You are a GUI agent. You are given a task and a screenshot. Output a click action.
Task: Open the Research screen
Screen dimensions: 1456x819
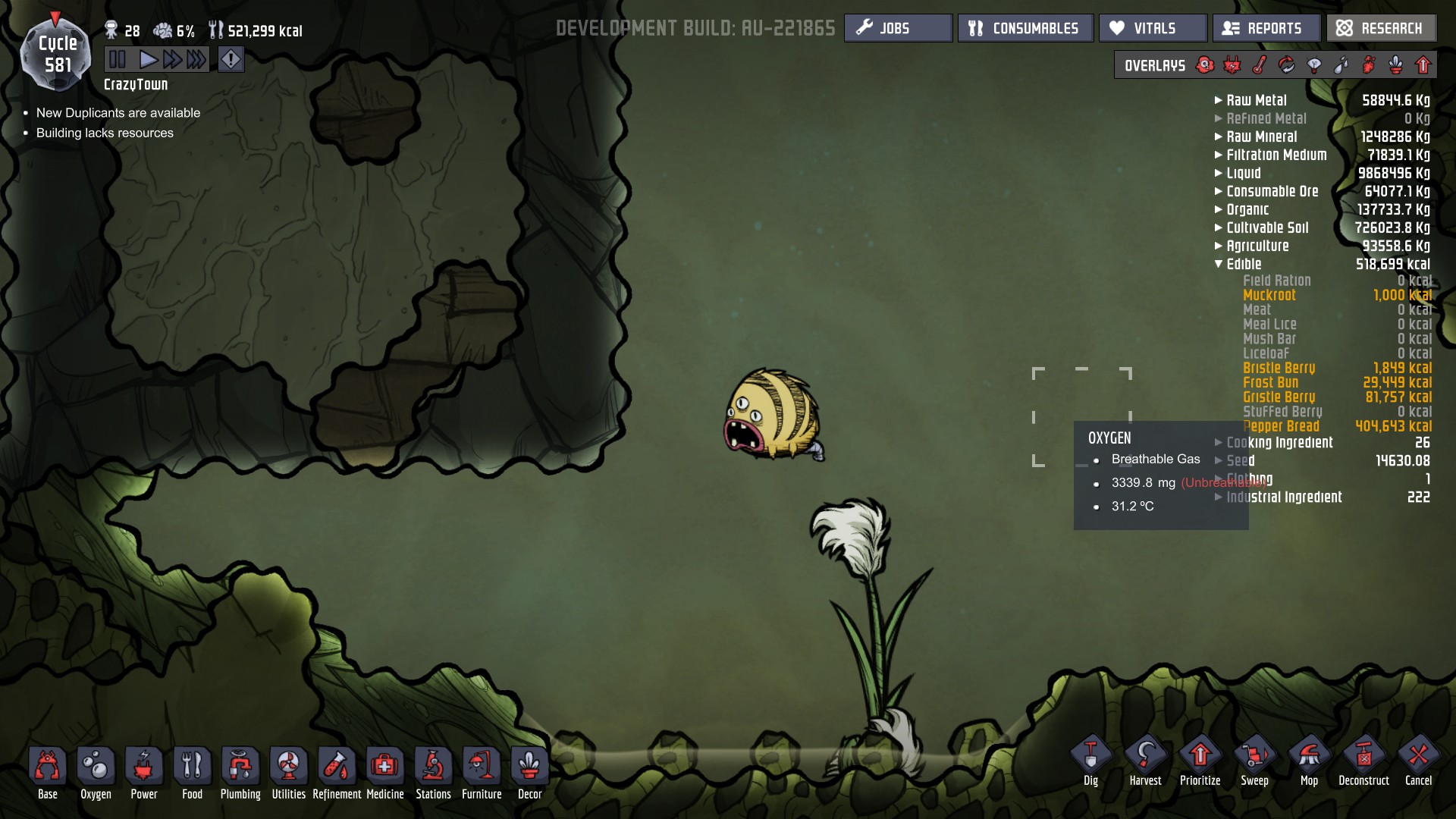pyautogui.click(x=1381, y=28)
